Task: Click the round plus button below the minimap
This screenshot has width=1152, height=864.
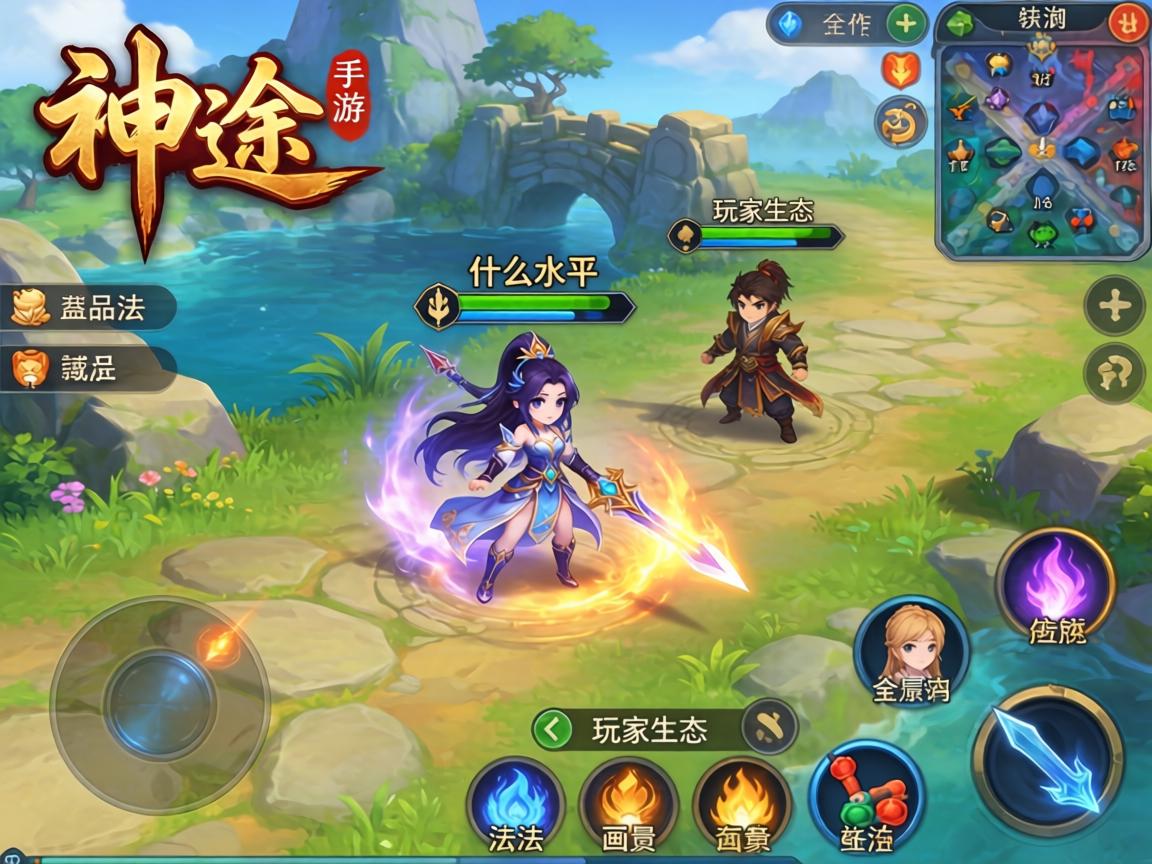Action: point(1114,306)
